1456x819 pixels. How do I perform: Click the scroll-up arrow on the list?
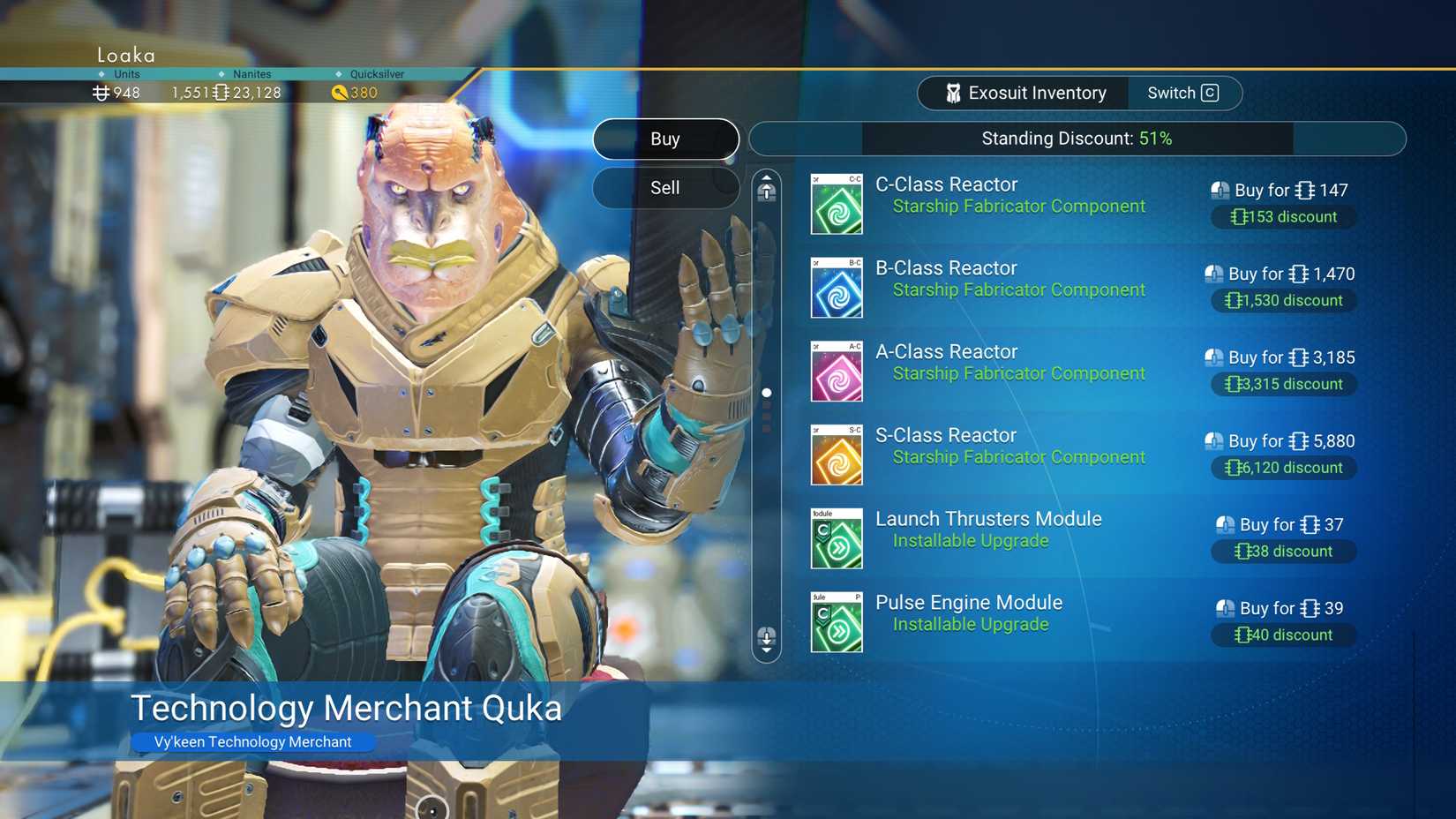(766, 187)
